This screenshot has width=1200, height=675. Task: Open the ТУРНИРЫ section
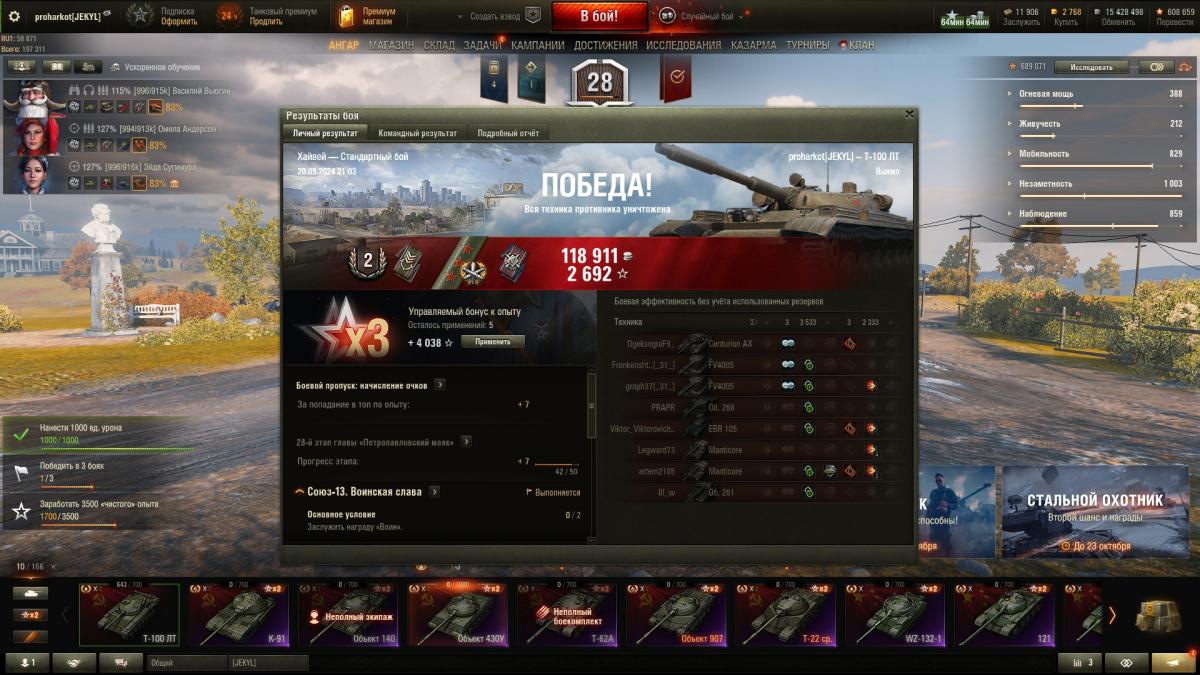(x=807, y=45)
